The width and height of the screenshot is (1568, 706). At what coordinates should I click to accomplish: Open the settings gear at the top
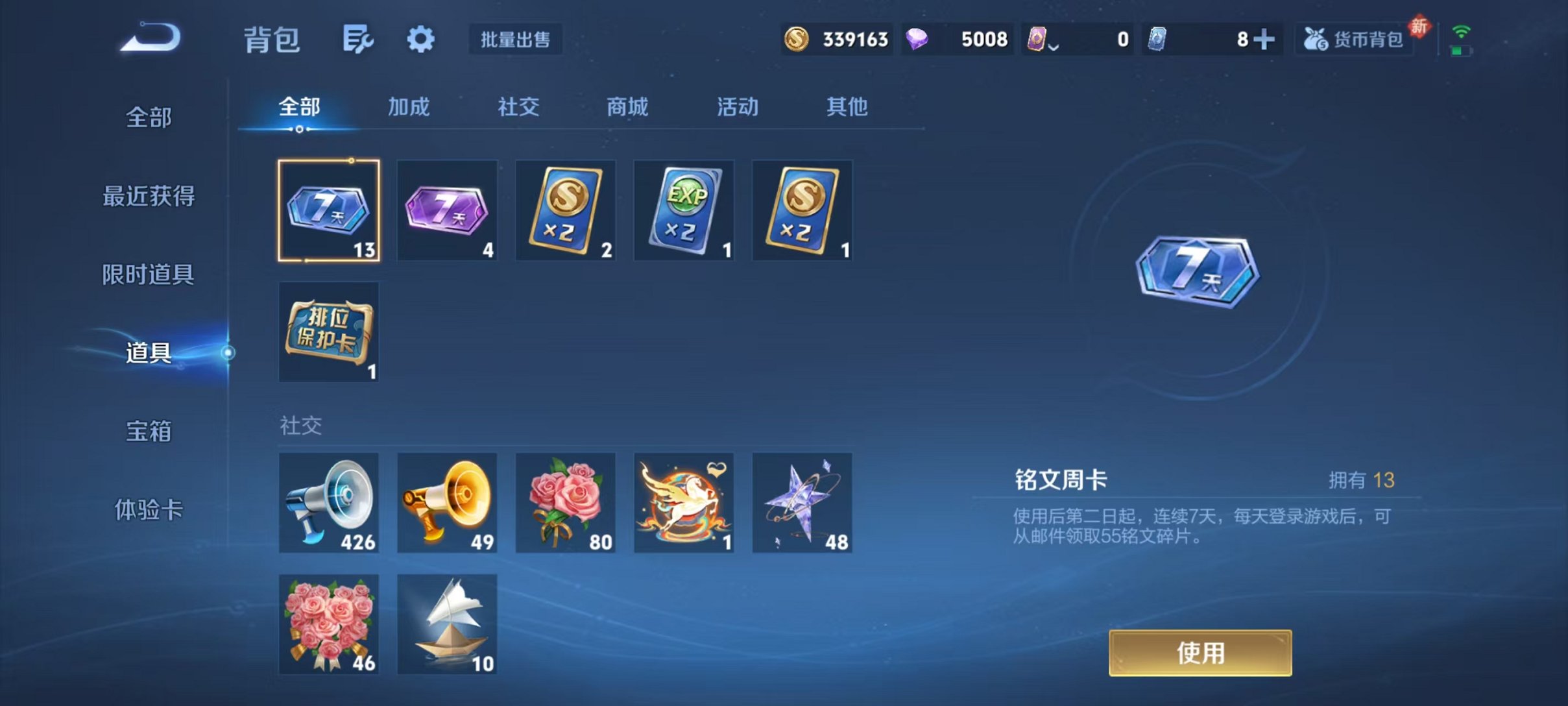(420, 39)
